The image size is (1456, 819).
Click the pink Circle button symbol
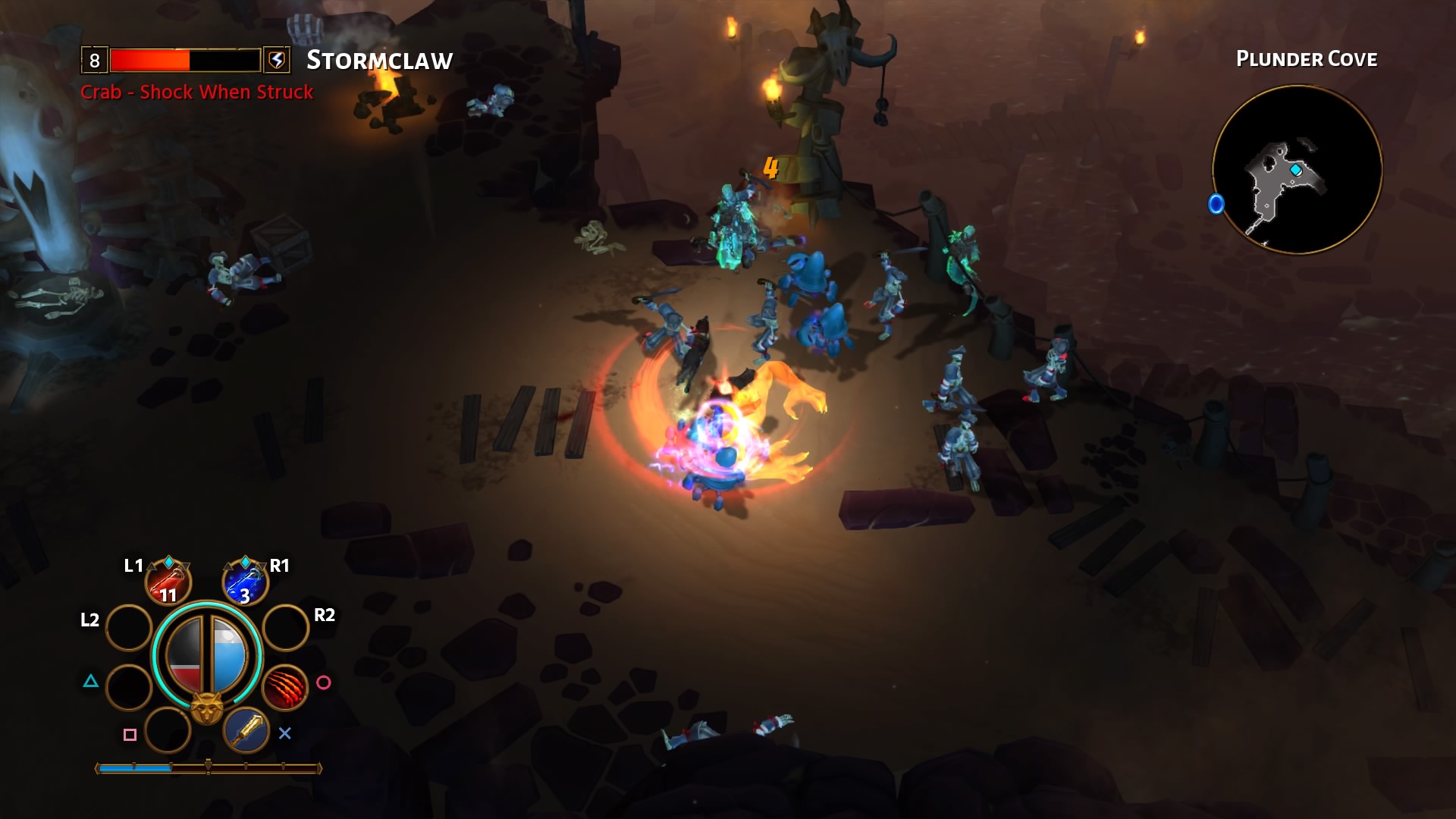click(x=324, y=682)
